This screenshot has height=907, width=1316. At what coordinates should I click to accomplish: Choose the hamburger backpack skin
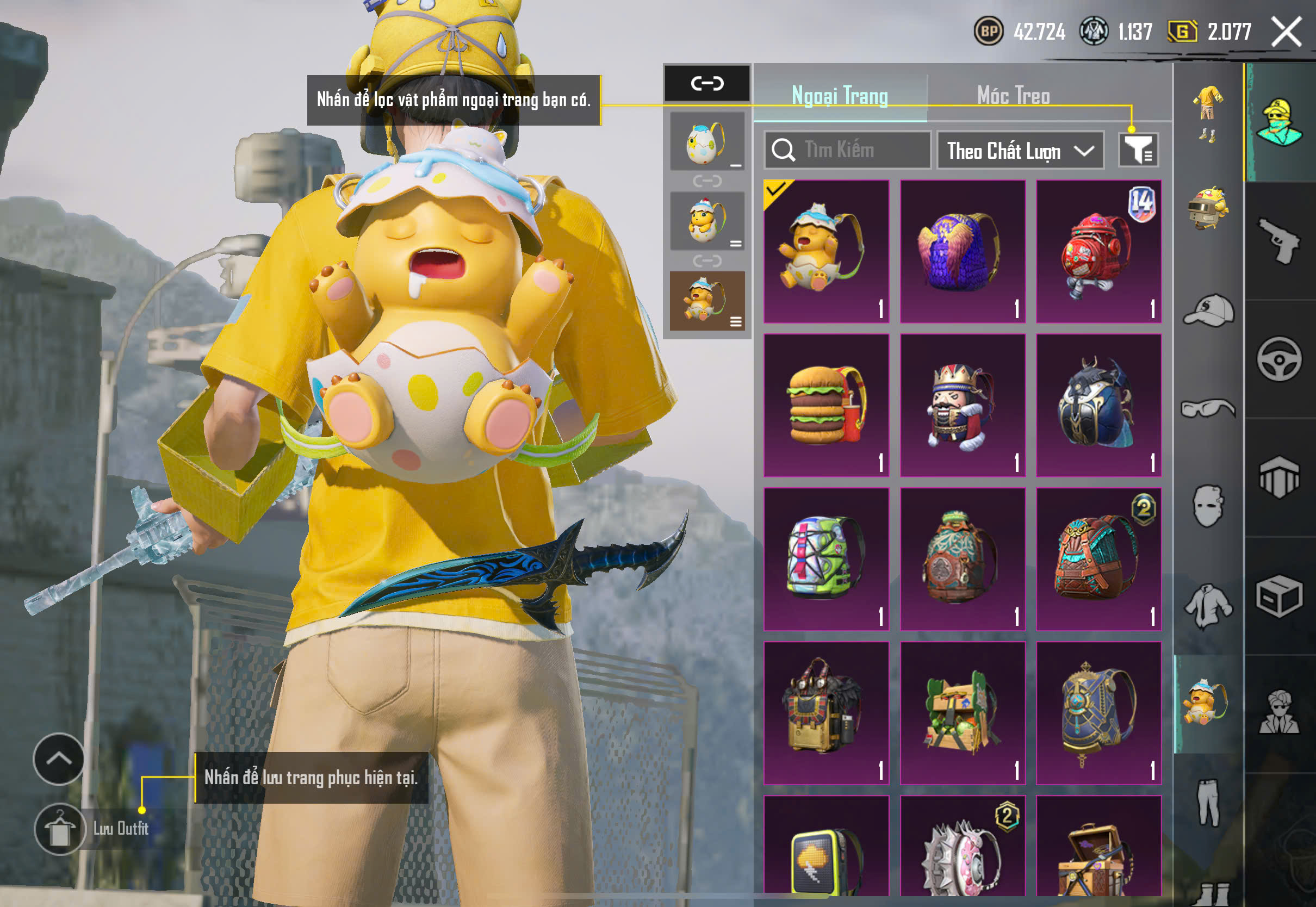826,405
